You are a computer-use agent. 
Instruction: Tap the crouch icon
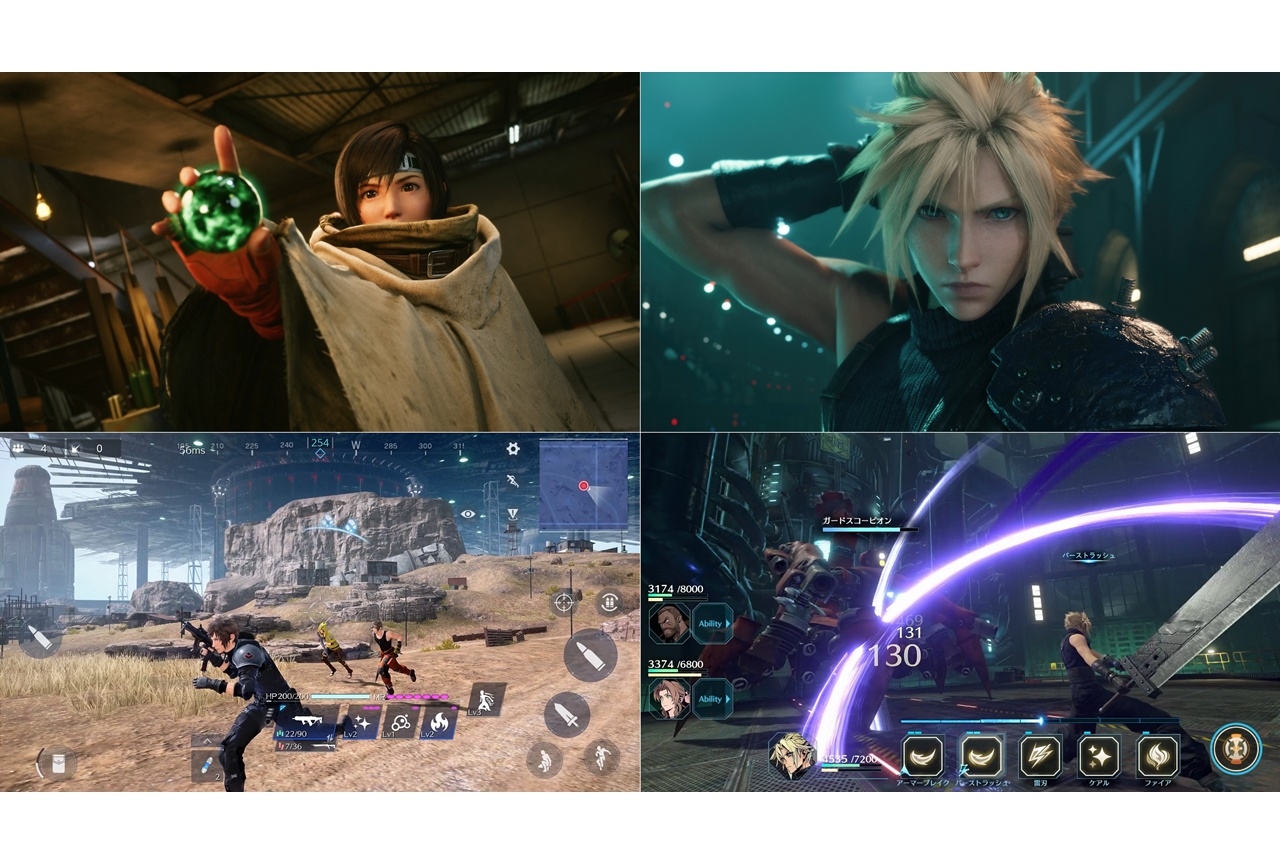pos(545,760)
